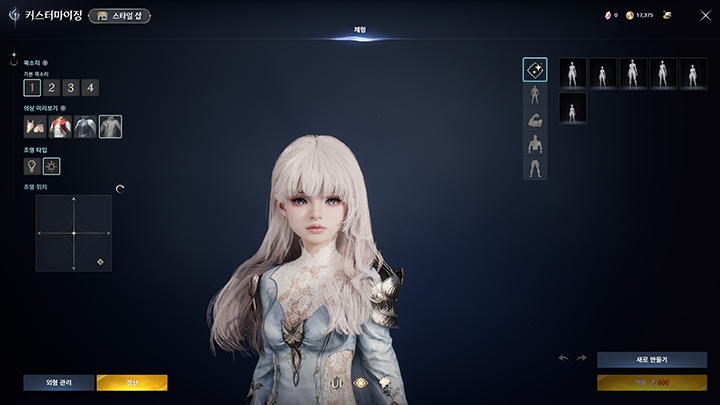Image resolution: width=720 pixels, height=405 pixels.
Task: Click the 외형 관리 appearance management button
Action: [x=59, y=382]
